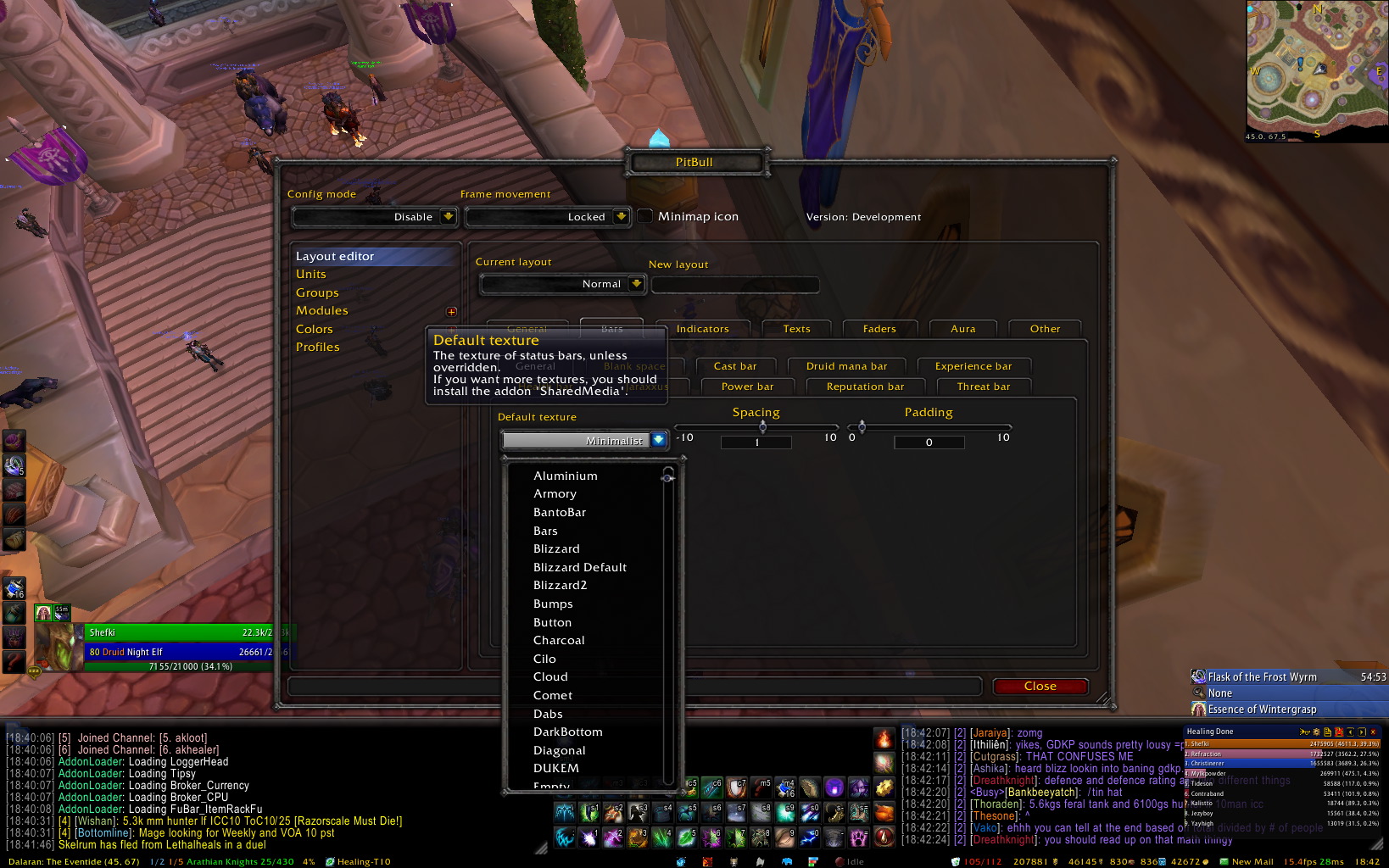Select the DarkBottom texture option
The image size is (1389, 868).
click(x=567, y=732)
